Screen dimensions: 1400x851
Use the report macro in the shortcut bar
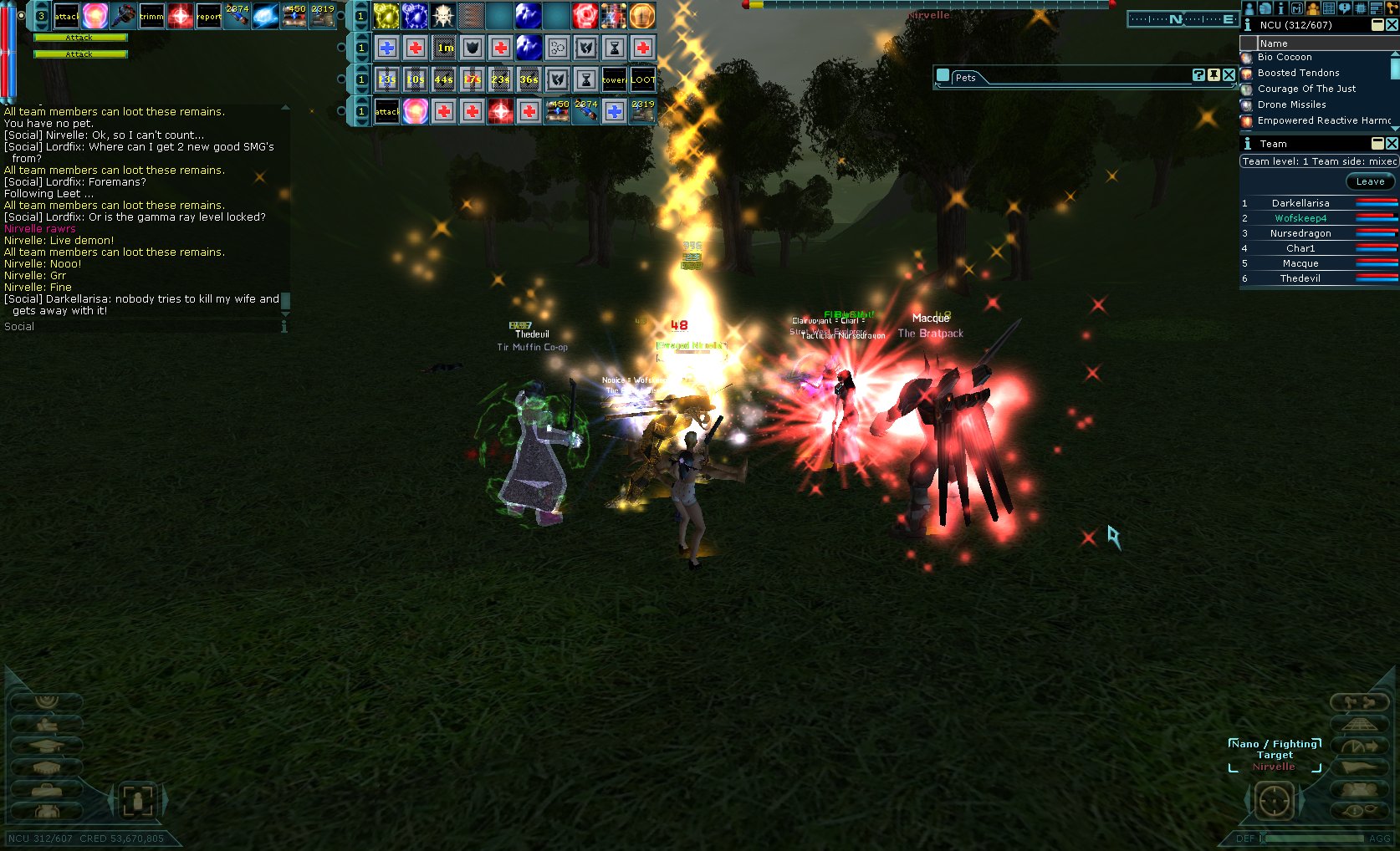coord(208,16)
